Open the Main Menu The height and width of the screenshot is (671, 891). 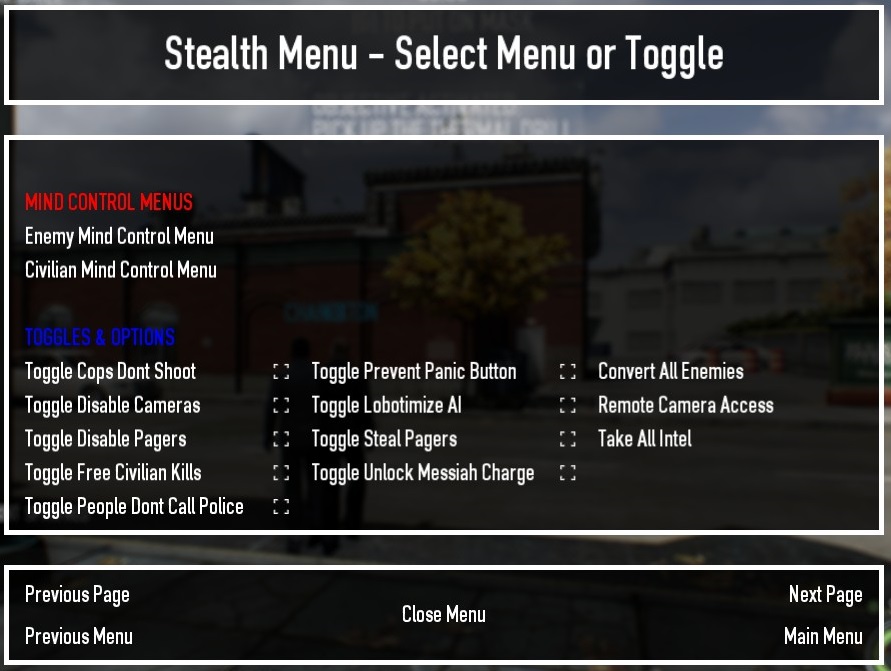(x=823, y=637)
